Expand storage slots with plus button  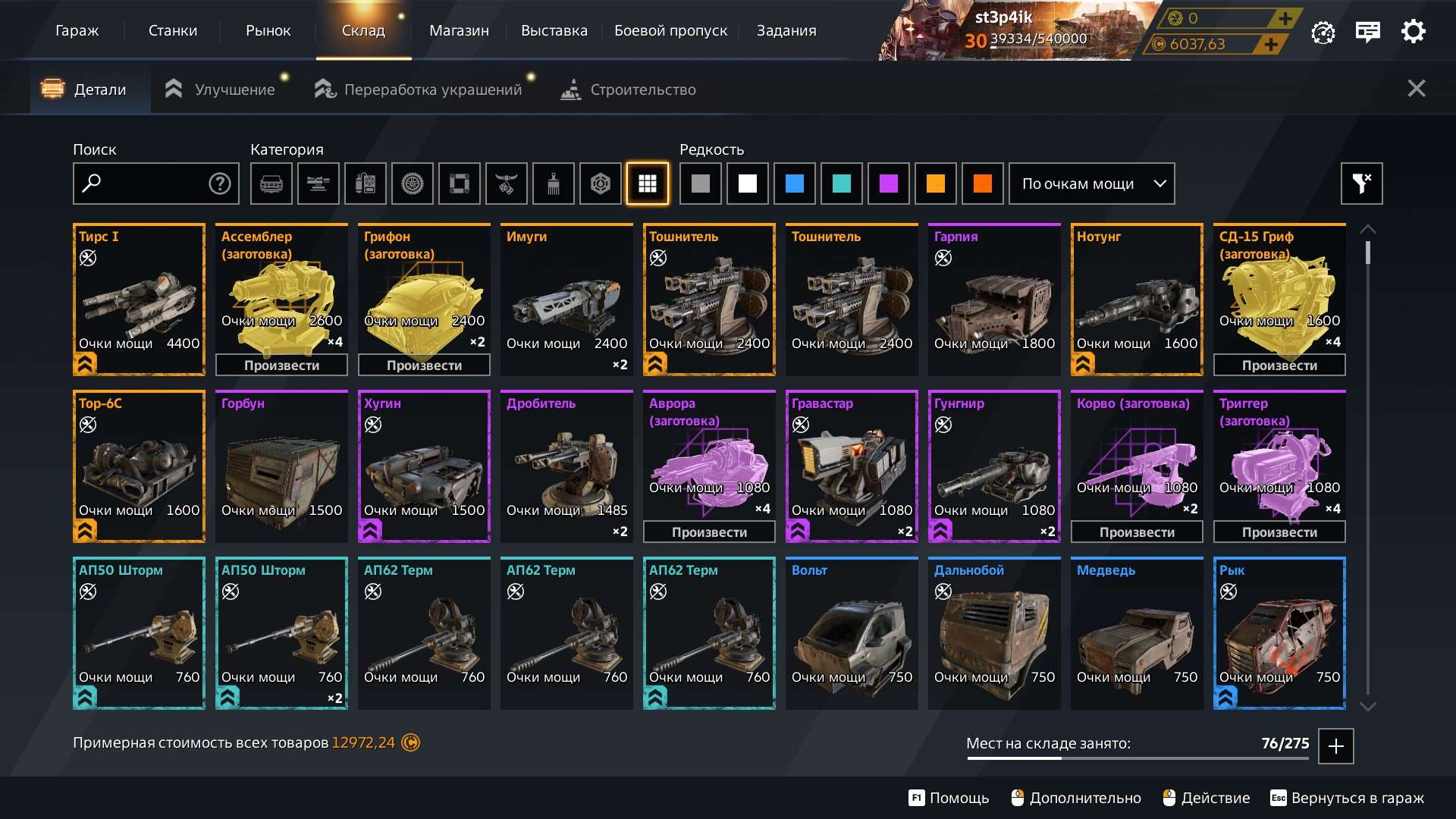tap(1335, 746)
